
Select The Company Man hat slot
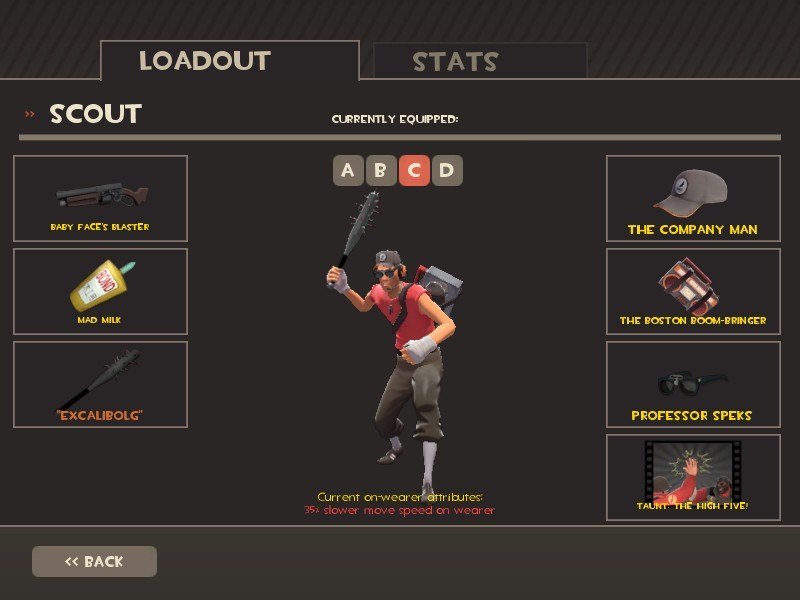click(x=692, y=198)
